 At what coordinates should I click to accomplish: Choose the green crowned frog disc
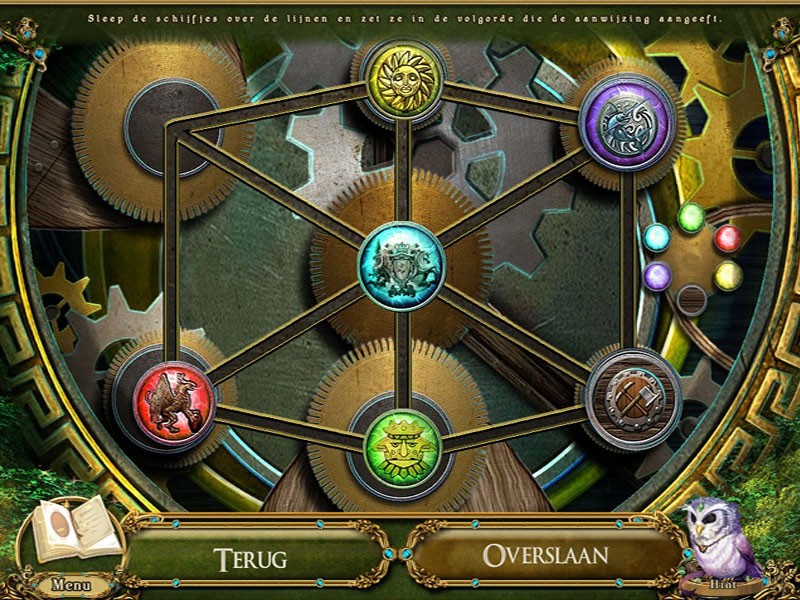coord(400,445)
